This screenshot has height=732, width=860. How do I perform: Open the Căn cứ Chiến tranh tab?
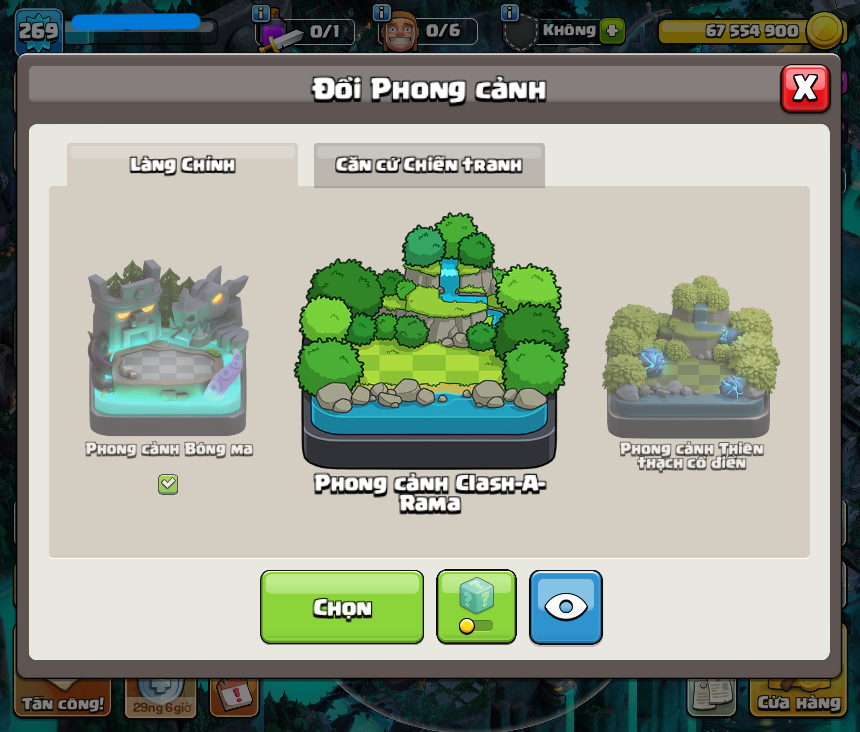click(429, 165)
